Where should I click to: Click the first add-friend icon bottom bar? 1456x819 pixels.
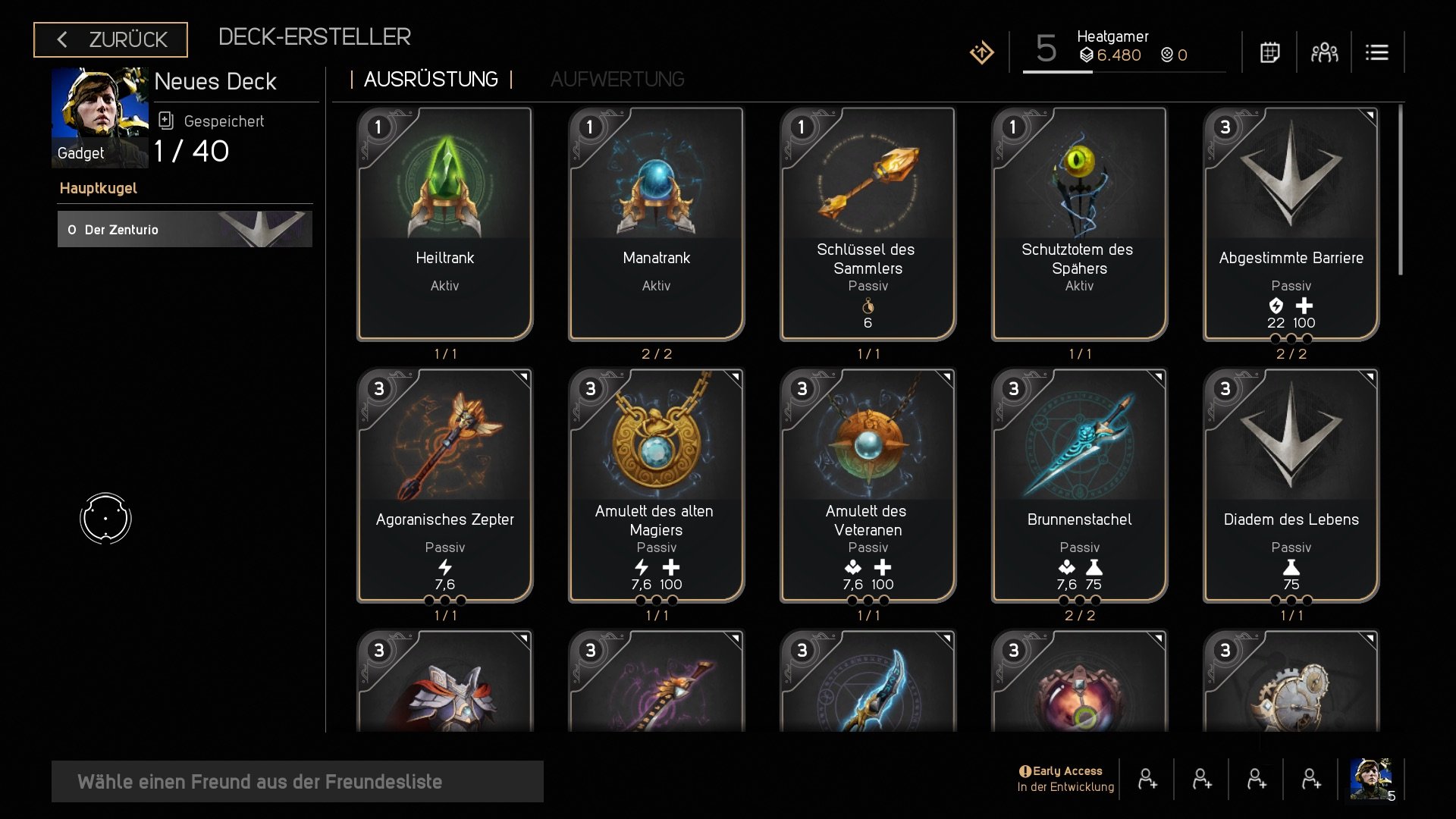(1147, 779)
